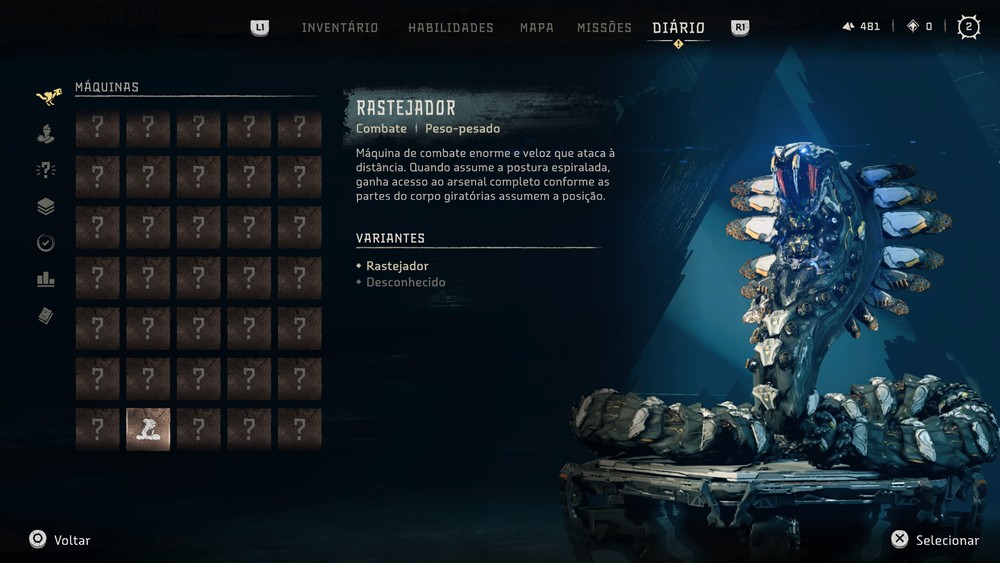Switch to the Habilidades tab

[450, 28]
